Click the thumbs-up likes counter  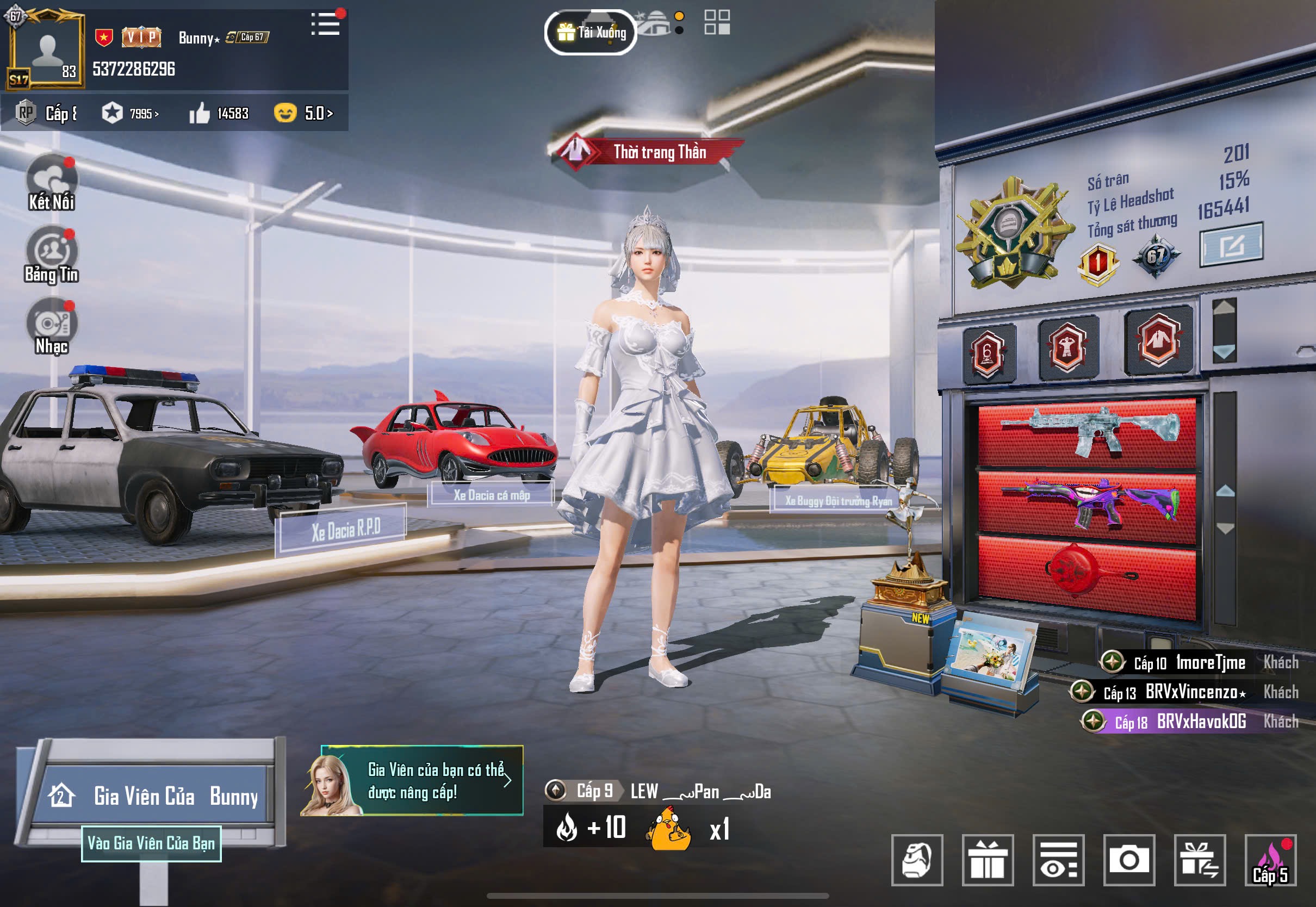219,114
